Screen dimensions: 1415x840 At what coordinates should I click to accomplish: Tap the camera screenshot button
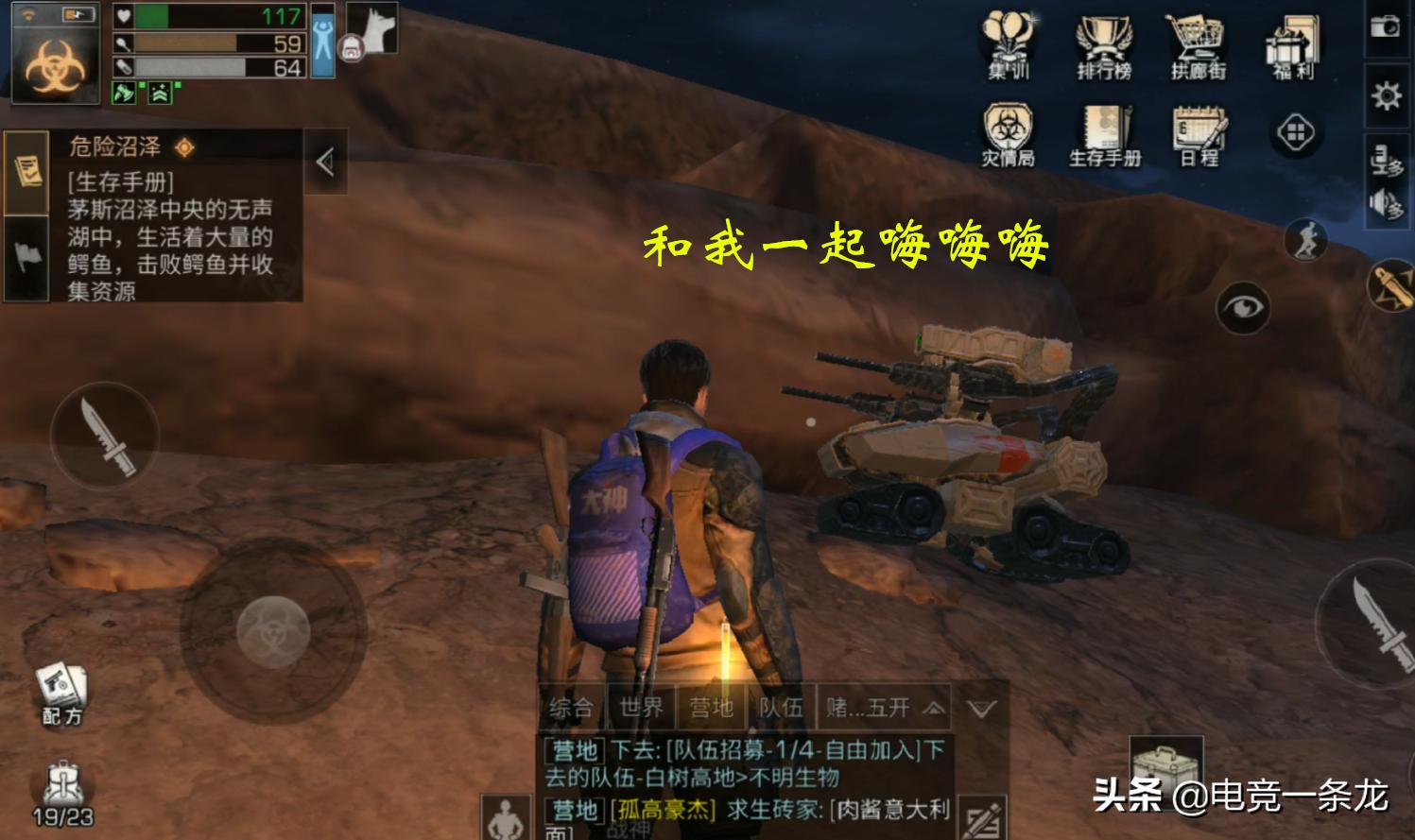(x=1386, y=26)
